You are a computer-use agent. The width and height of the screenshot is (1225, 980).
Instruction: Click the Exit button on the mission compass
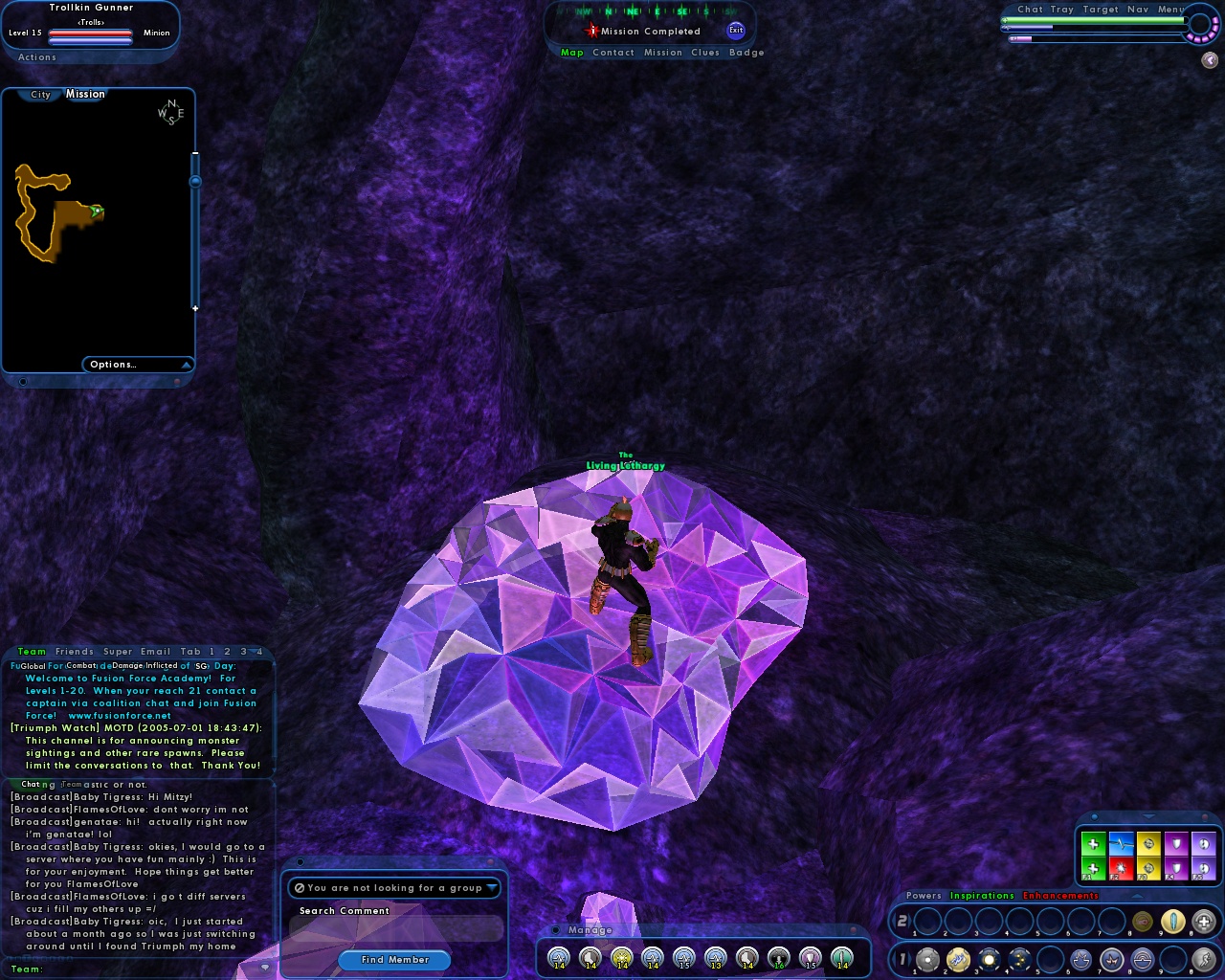[x=736, y=31]
